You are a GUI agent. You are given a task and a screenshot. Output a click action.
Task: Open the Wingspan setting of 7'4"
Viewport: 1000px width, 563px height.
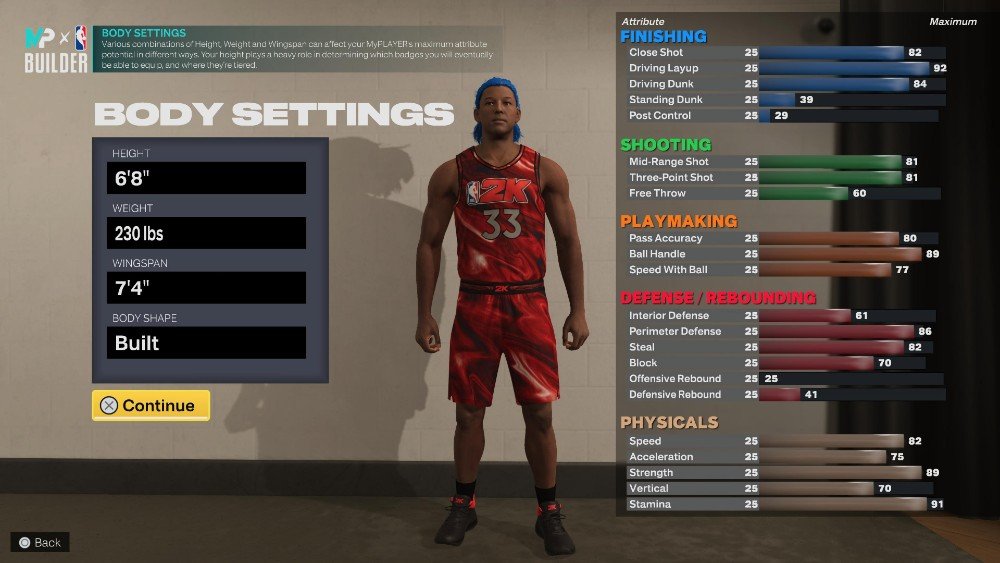click(206, 288)
